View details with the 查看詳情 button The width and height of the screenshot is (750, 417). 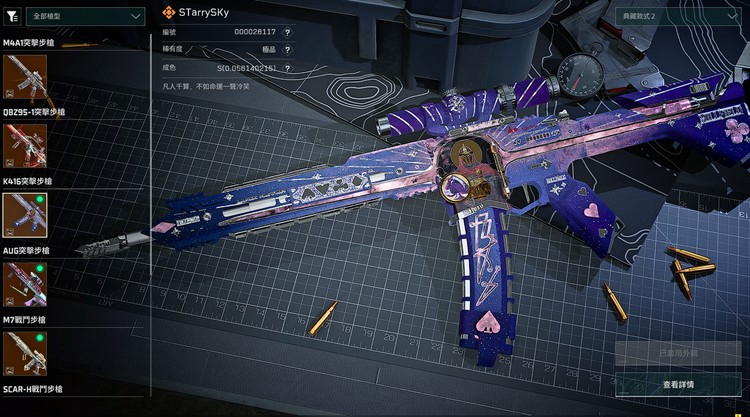click(x=678, y=385)
